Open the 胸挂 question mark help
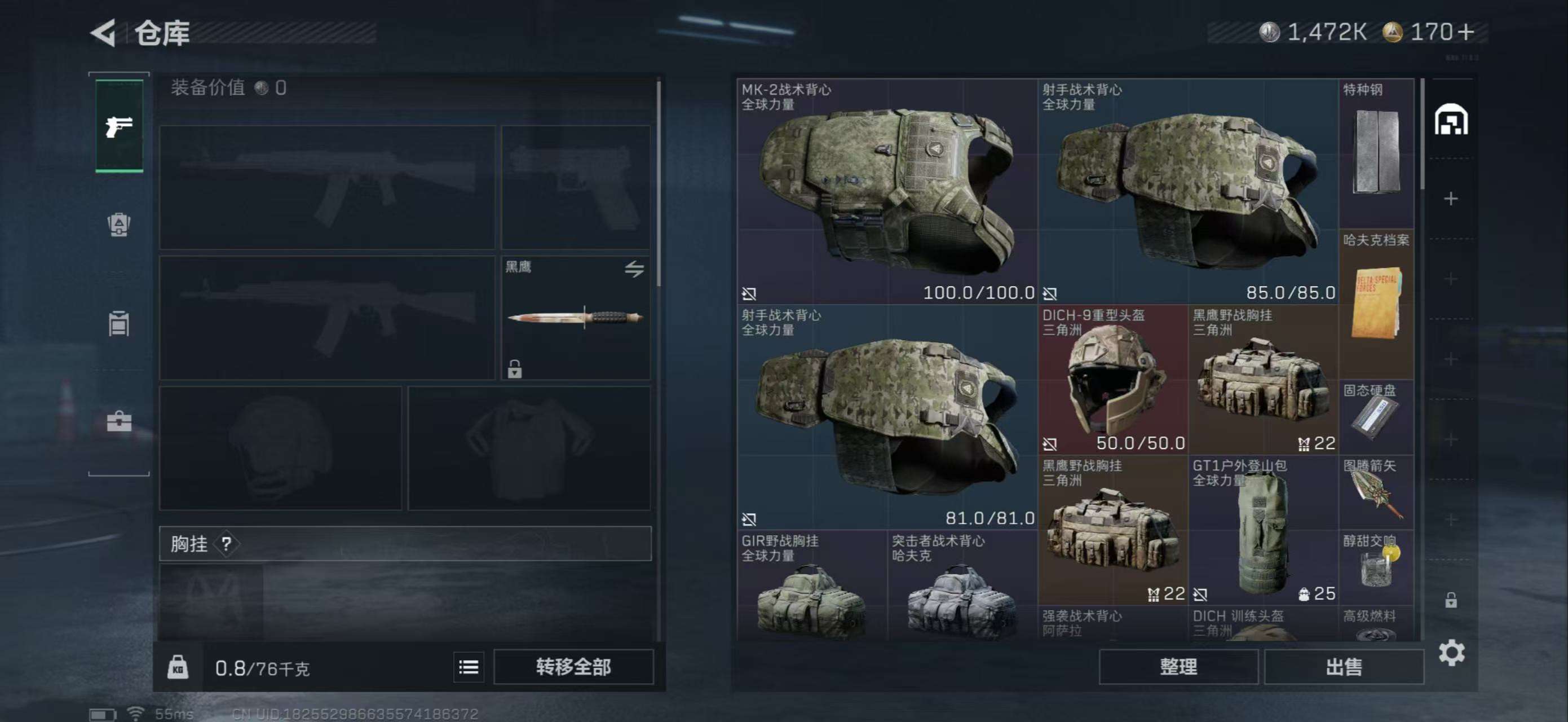Screen dimensions: 1568x722 [227, 544]
